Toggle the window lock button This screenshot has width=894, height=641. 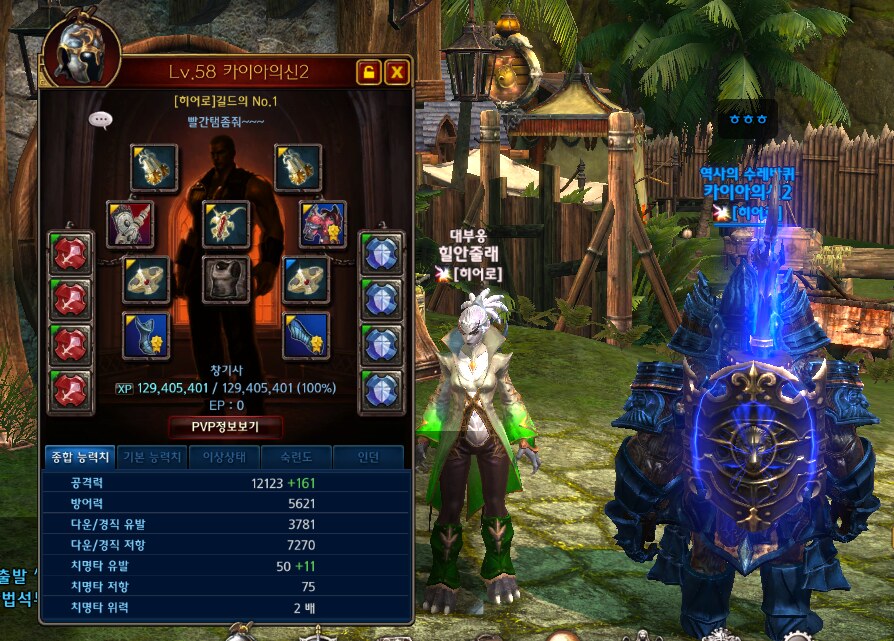tap(369, 72)
